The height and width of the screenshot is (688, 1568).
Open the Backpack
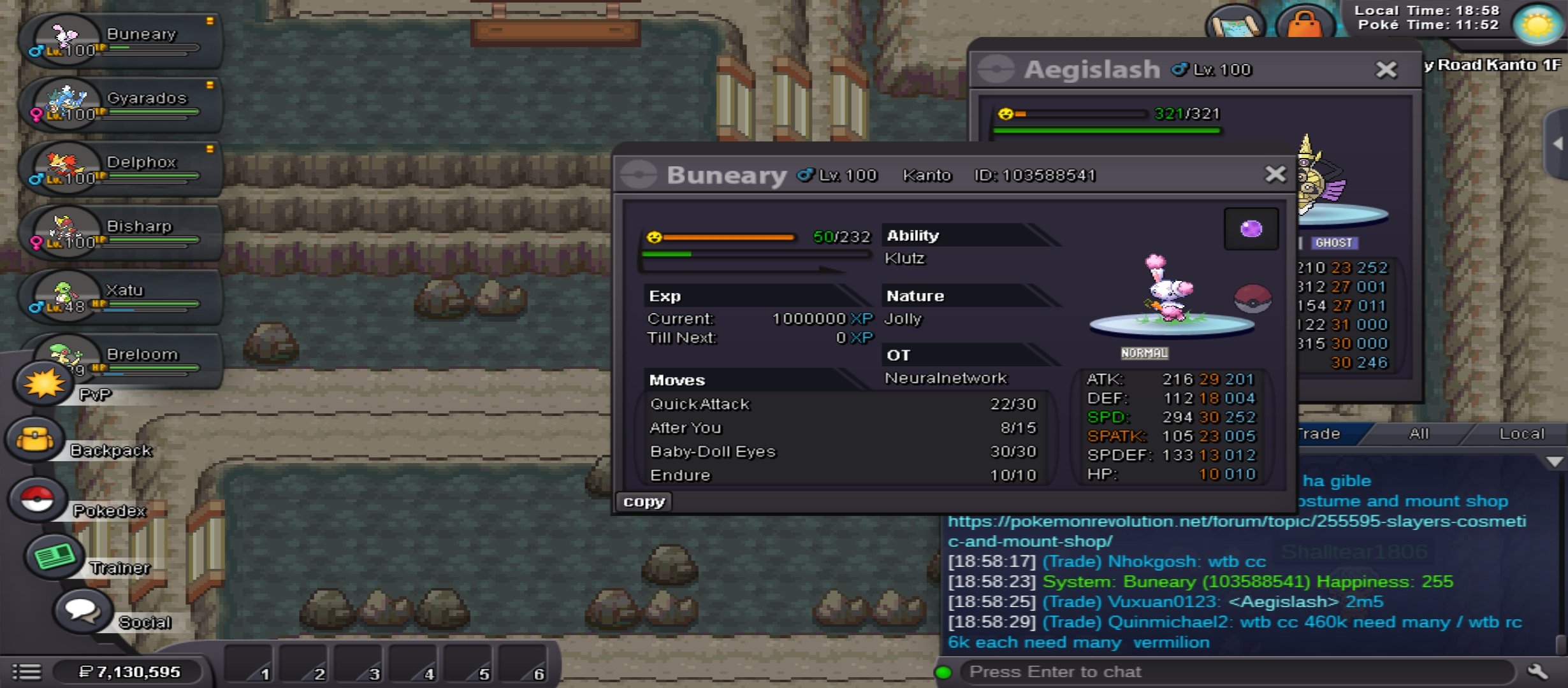pos(36,440)
